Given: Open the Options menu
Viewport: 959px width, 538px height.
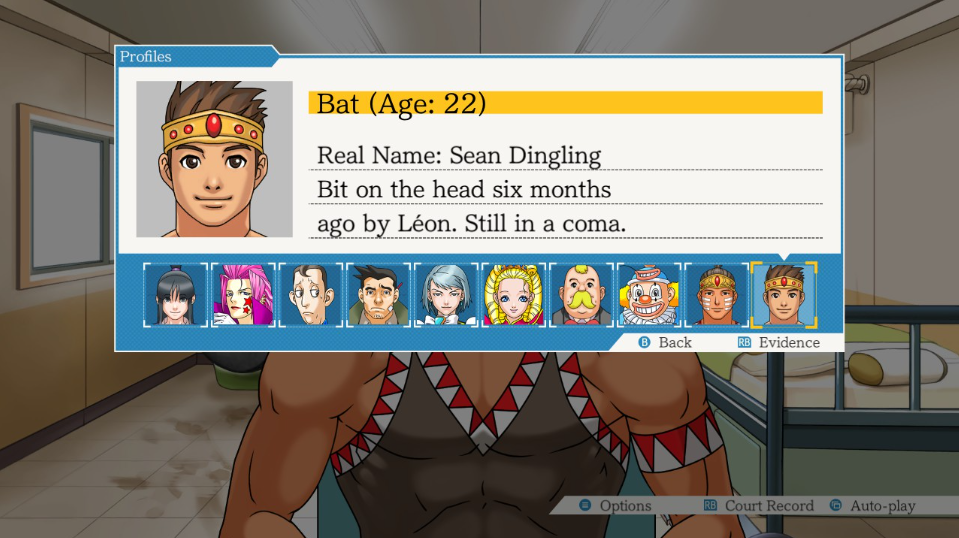Looking at the screenshot, I should coord(615,506).
